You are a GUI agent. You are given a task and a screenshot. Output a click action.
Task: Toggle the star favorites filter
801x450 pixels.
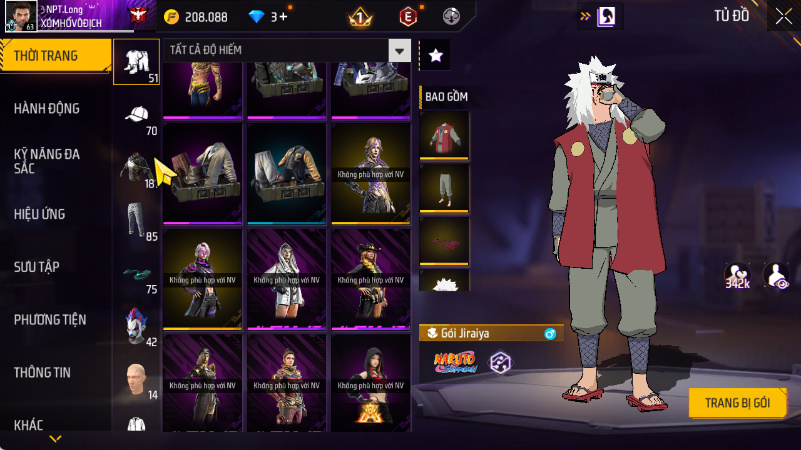435,56
